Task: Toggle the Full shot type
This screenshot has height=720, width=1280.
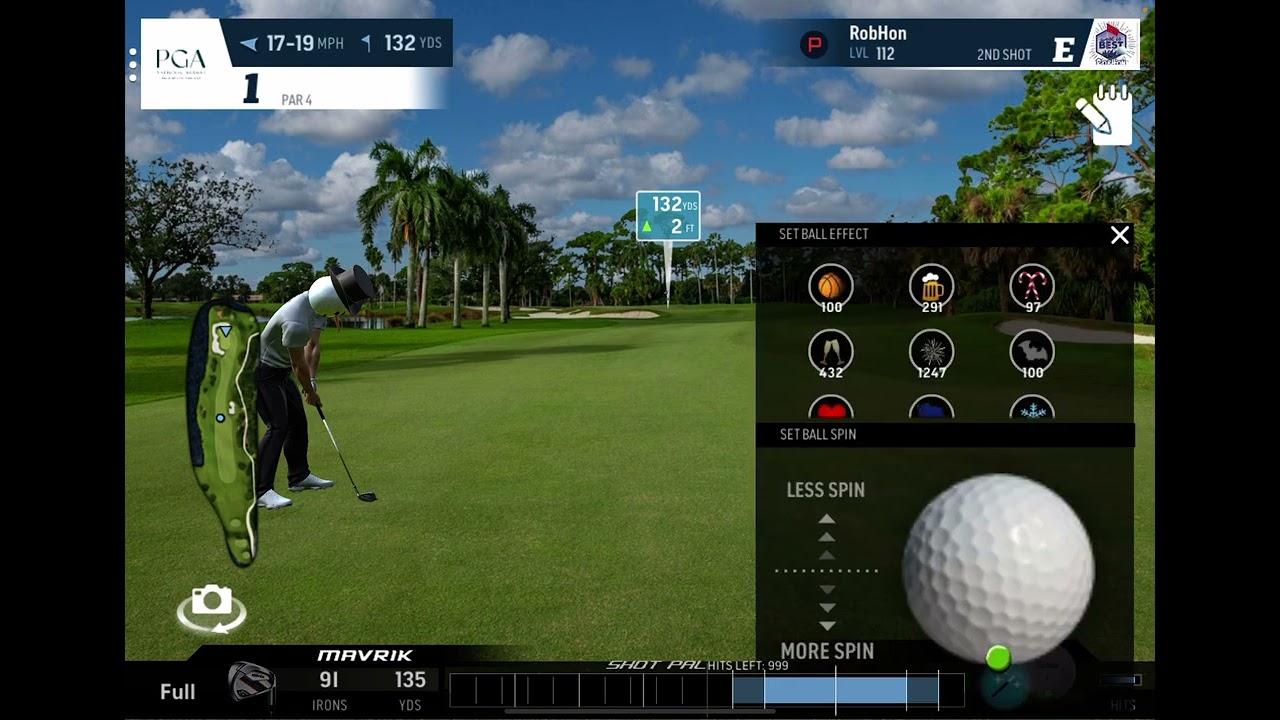Action: [x=178, y=691]
